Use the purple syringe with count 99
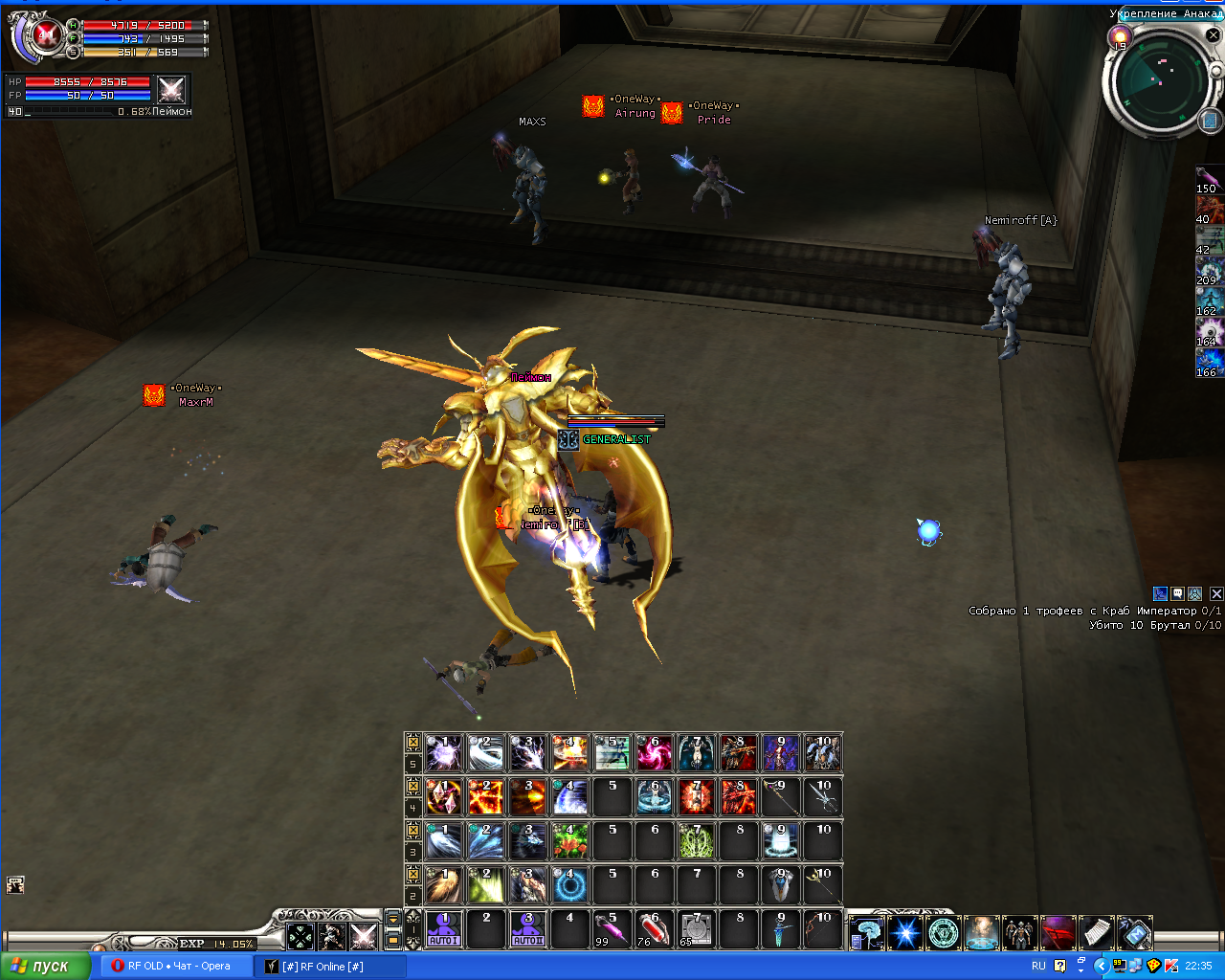Viewport: 1225px width, 980px height. [x=612, y=929]
